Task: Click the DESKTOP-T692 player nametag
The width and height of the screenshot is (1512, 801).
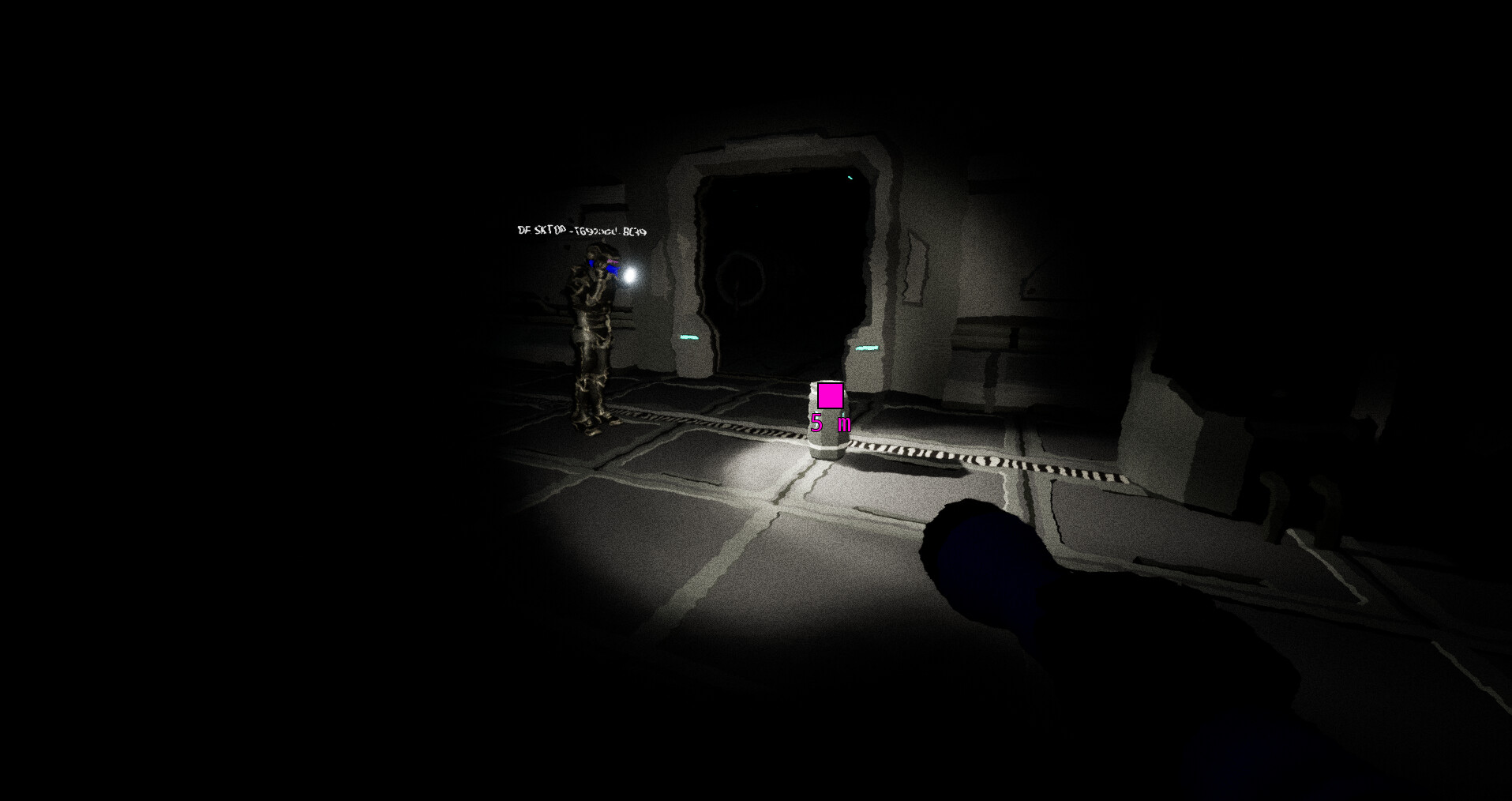Action: click(581, 231)
